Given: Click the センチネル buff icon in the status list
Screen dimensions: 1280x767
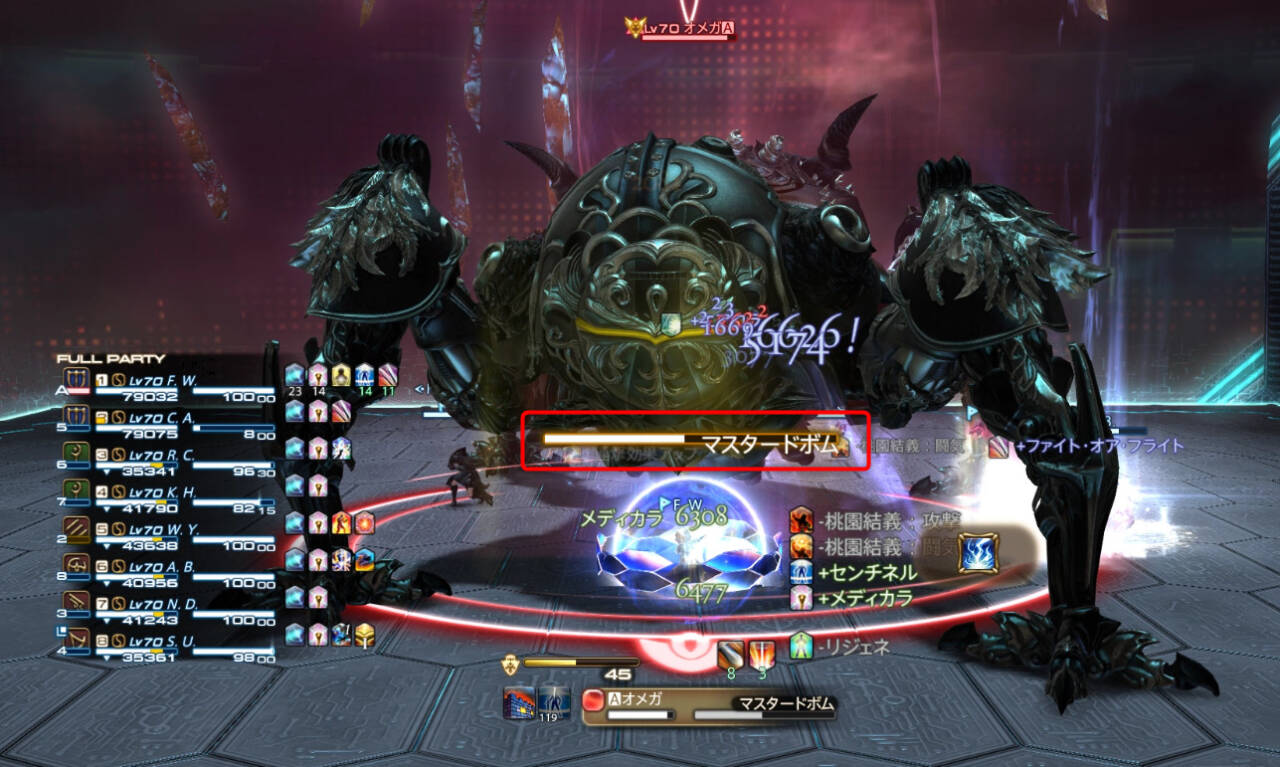Looking at the screenshot, I should [x=800, y=572].
